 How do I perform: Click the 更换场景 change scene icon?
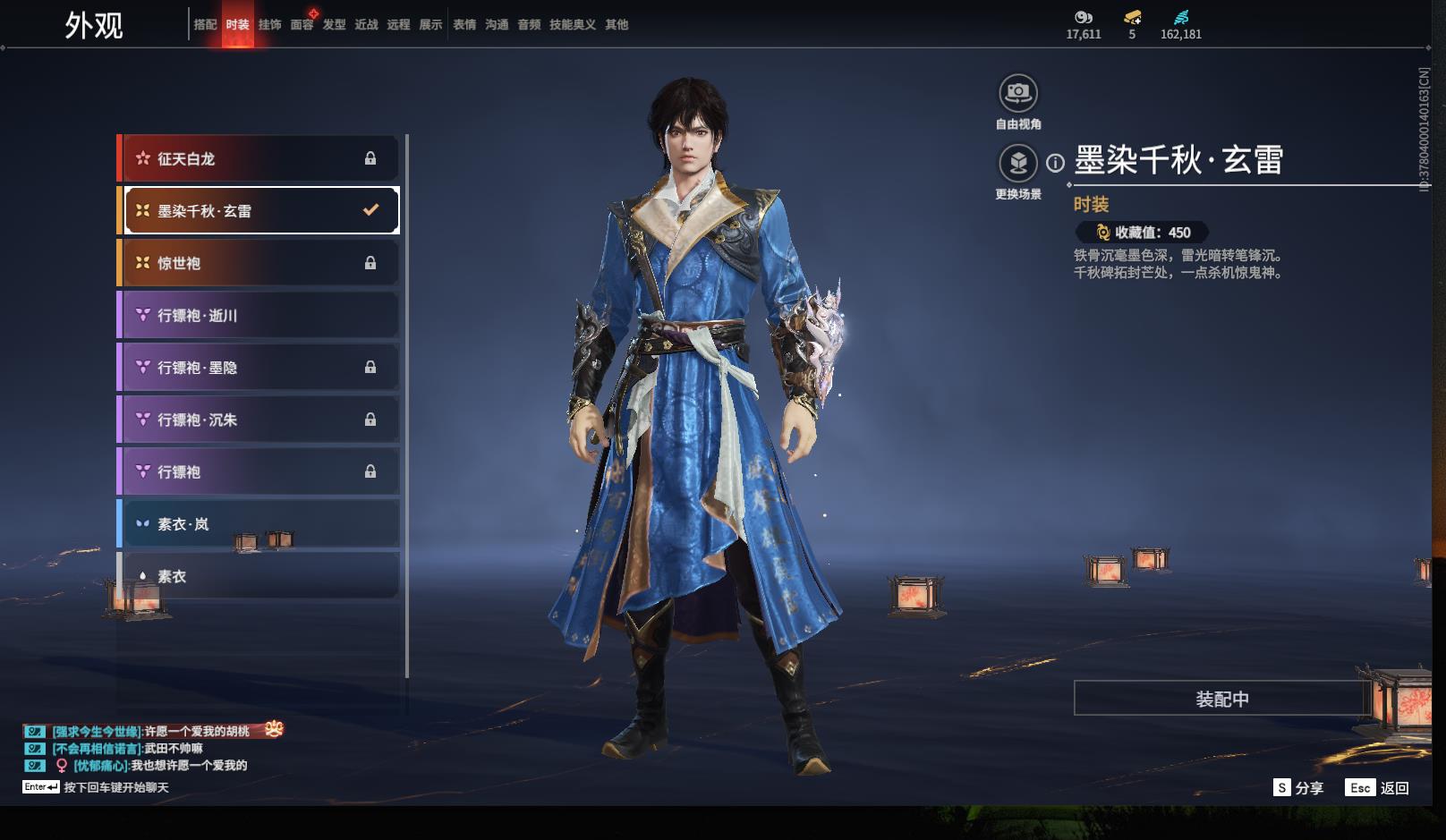click(1018, 164)
